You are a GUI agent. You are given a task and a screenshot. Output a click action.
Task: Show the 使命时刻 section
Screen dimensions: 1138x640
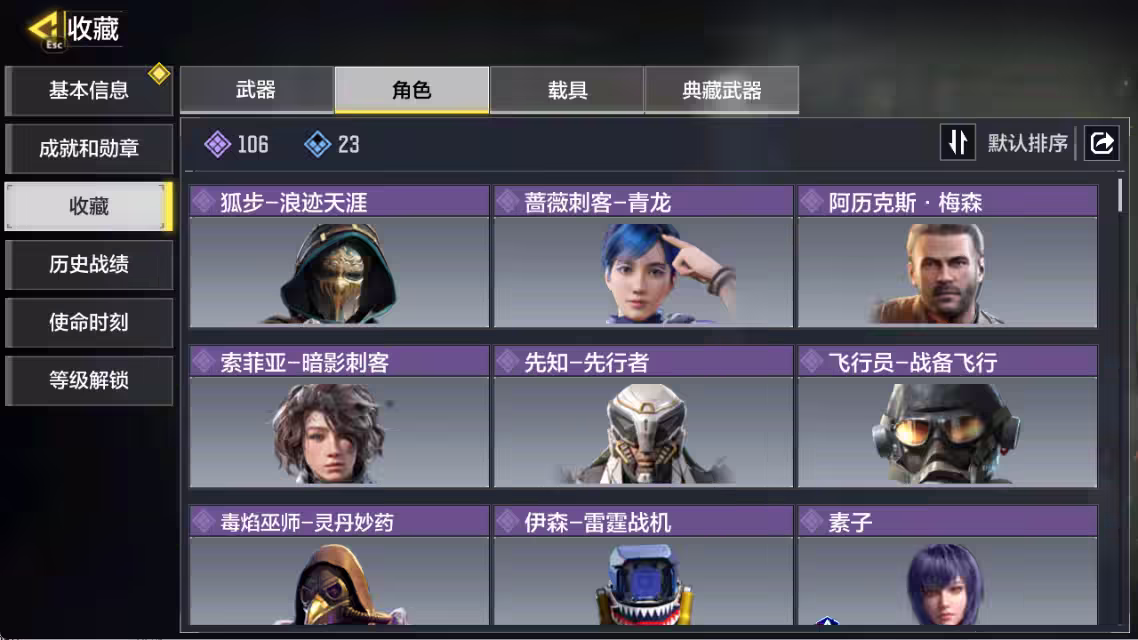pos(89,323)
